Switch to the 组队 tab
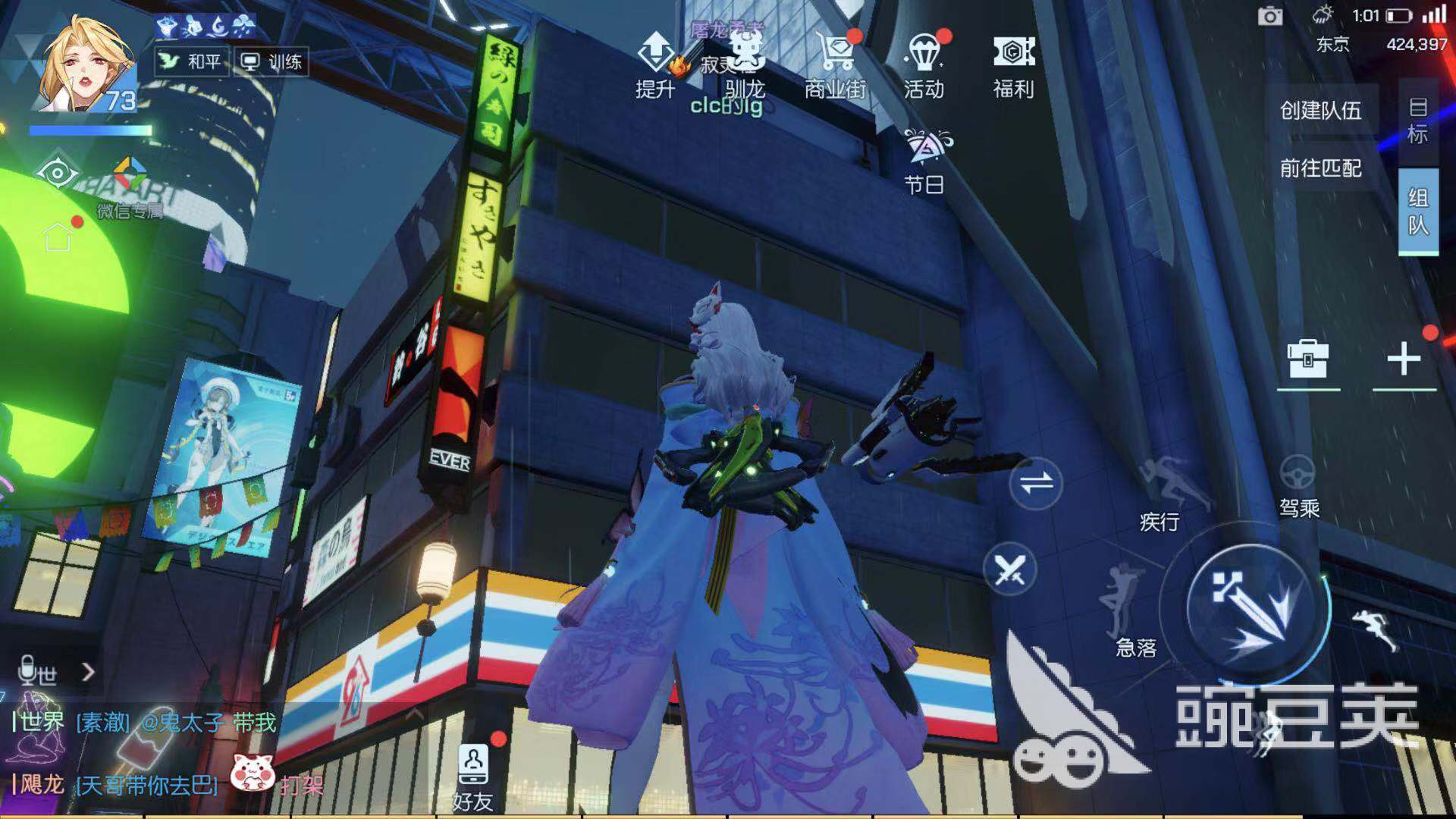Viewport: 1456px width, 819px height. 1417,212
